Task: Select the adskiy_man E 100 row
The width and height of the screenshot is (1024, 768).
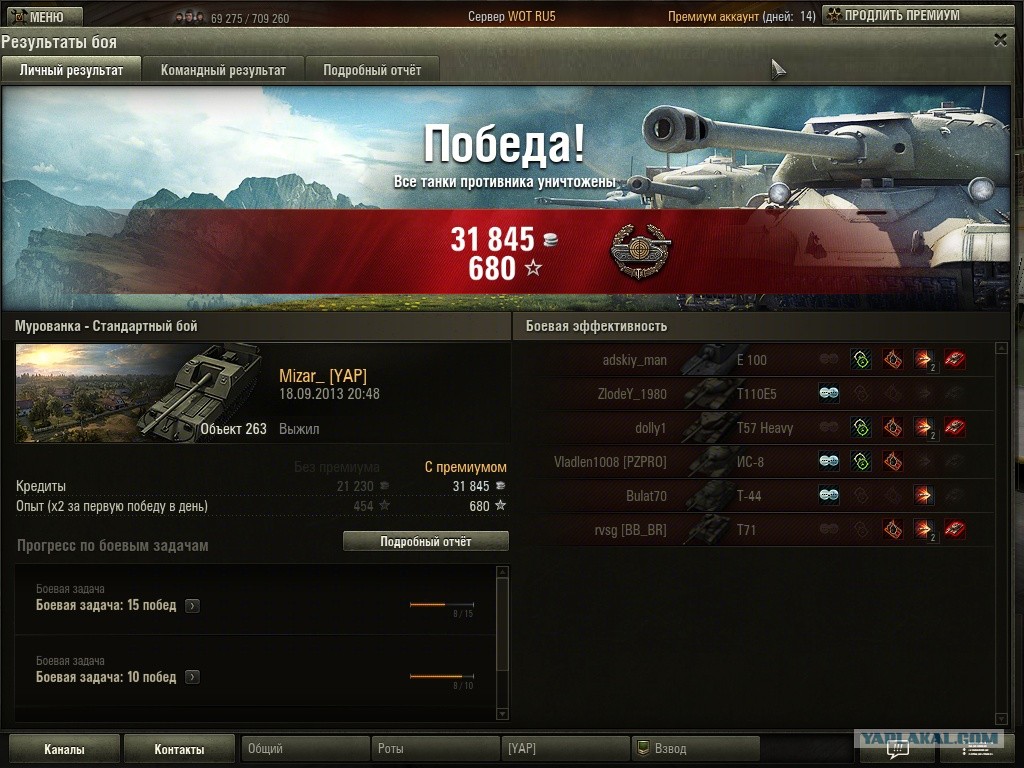Action: click(750, 360)
